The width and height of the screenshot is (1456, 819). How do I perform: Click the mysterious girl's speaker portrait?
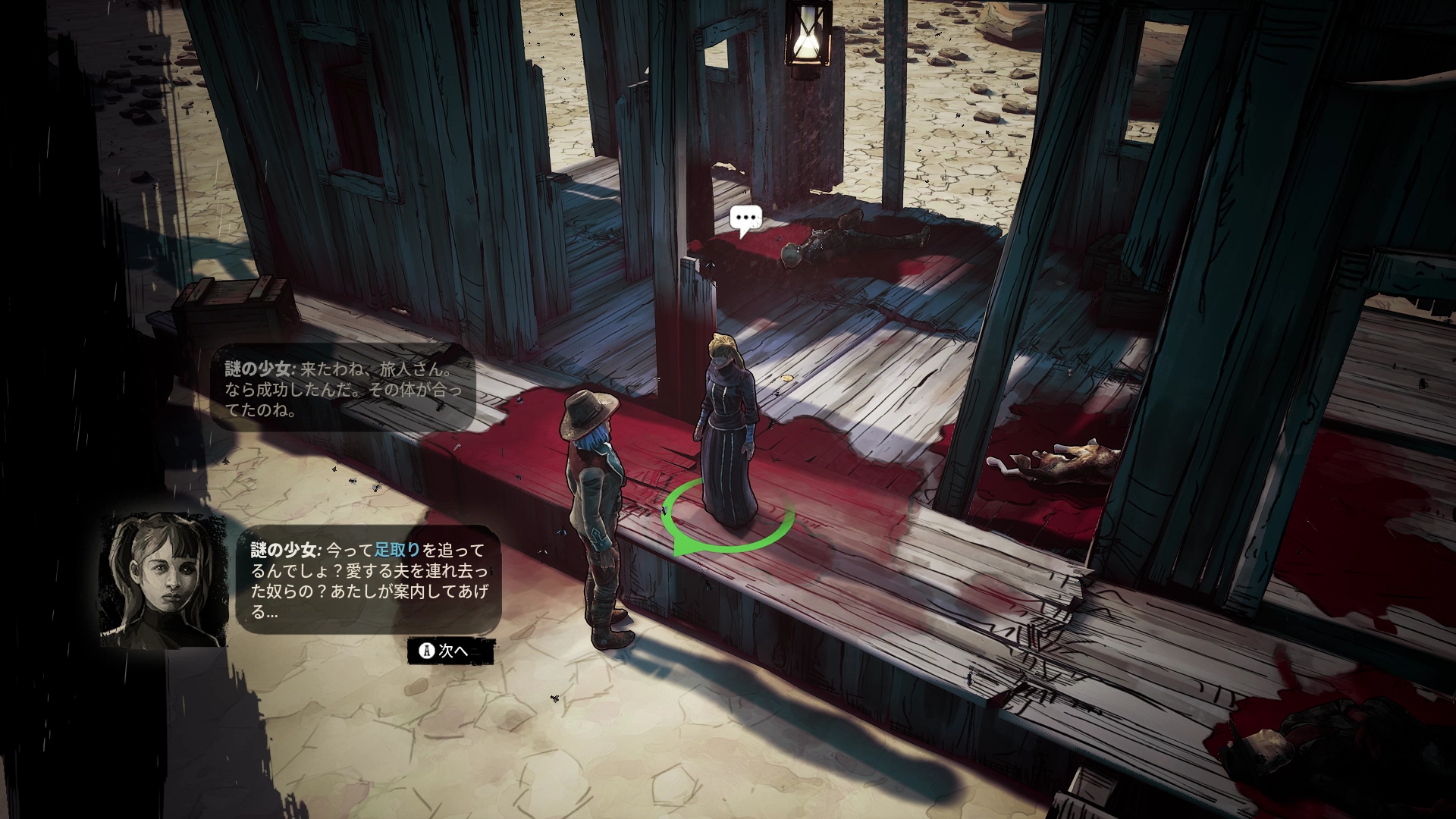(x=164, y=580)
